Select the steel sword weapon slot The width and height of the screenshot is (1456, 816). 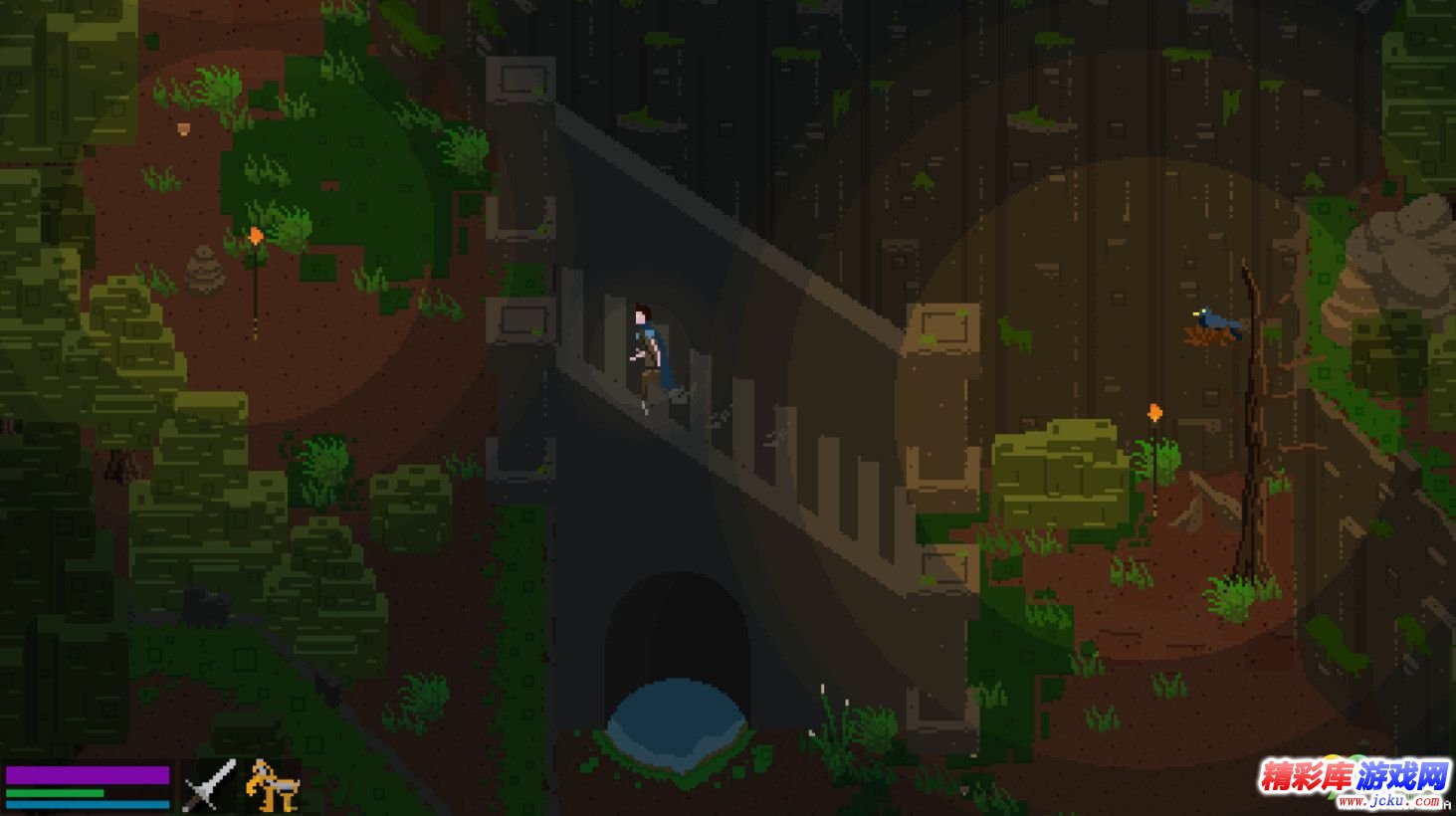(208, 786)
